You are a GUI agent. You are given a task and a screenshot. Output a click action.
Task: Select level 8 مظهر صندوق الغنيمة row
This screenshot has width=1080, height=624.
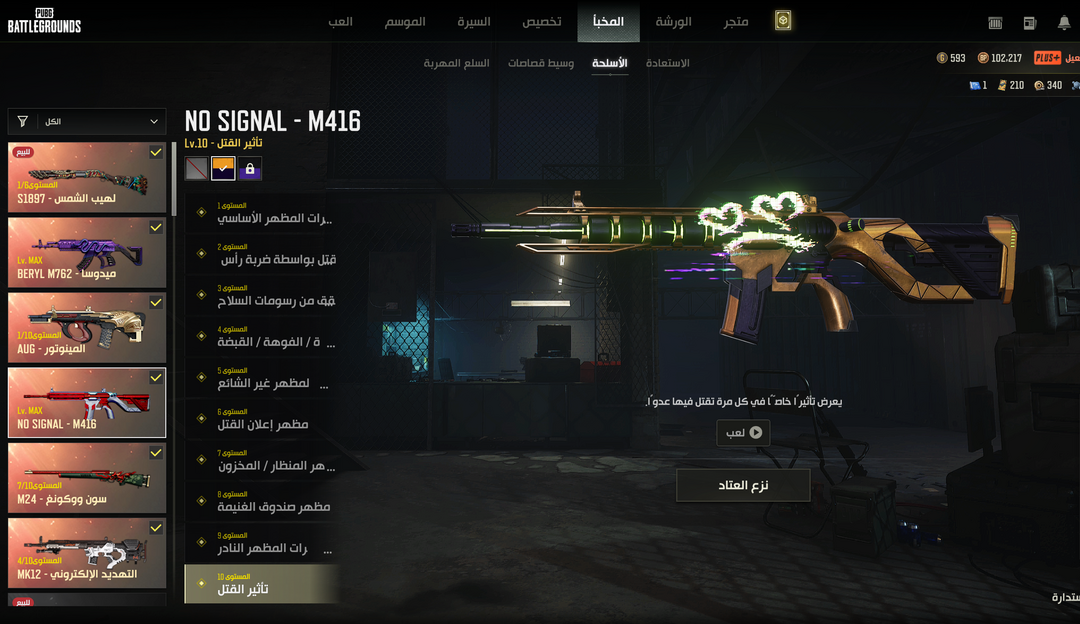[x=261, y=503]
